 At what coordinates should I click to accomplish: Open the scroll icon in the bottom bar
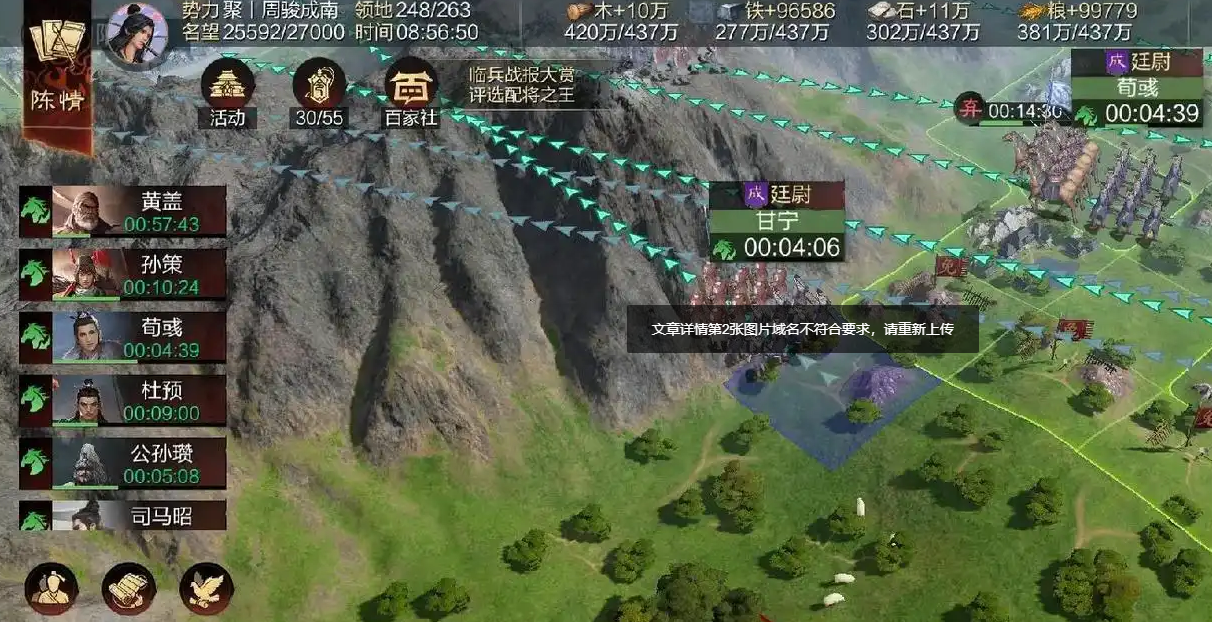tap(129, 589)
